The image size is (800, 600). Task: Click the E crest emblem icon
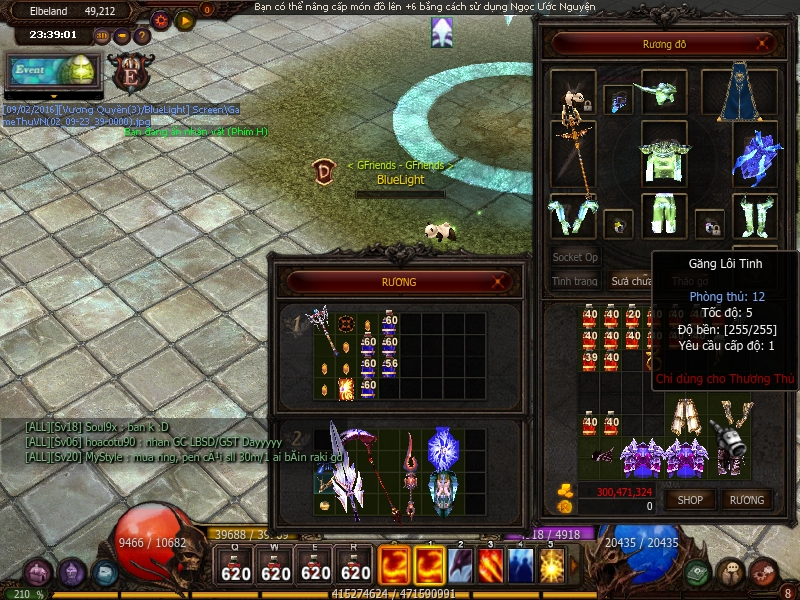point(130,72)
